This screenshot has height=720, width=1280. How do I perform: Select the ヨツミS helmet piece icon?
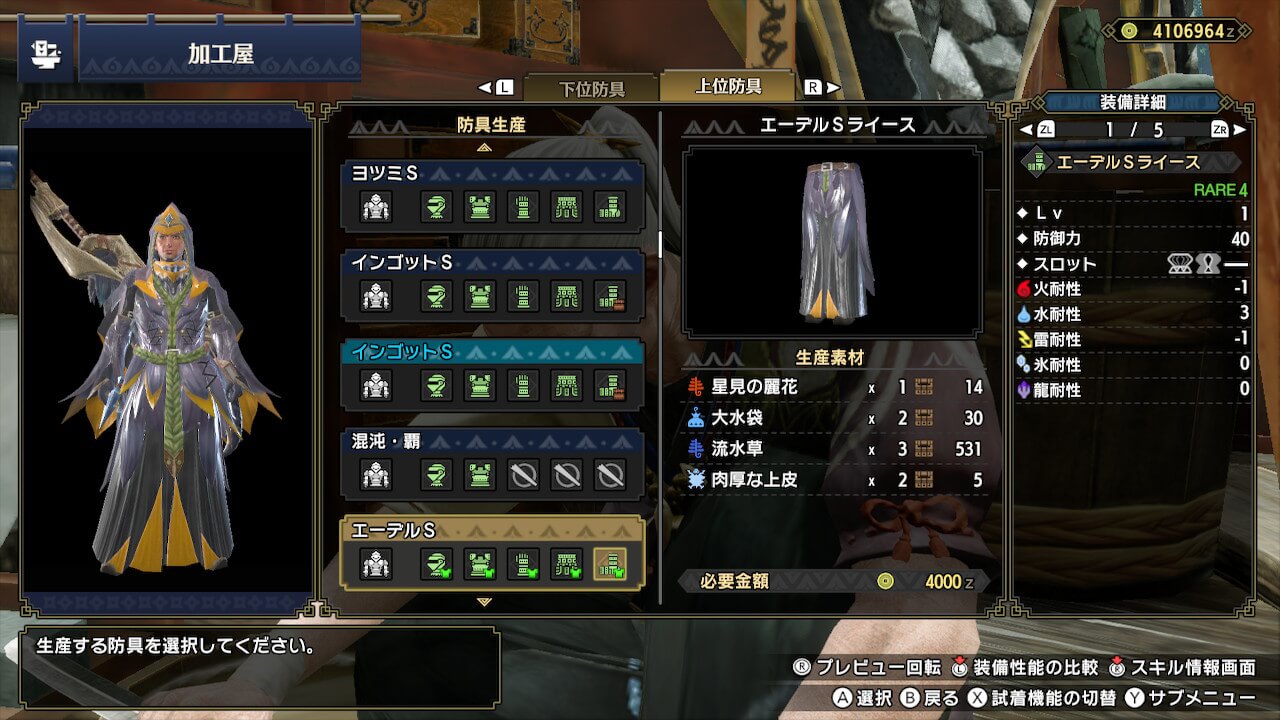pyautogui.click(x=435, y=207)
